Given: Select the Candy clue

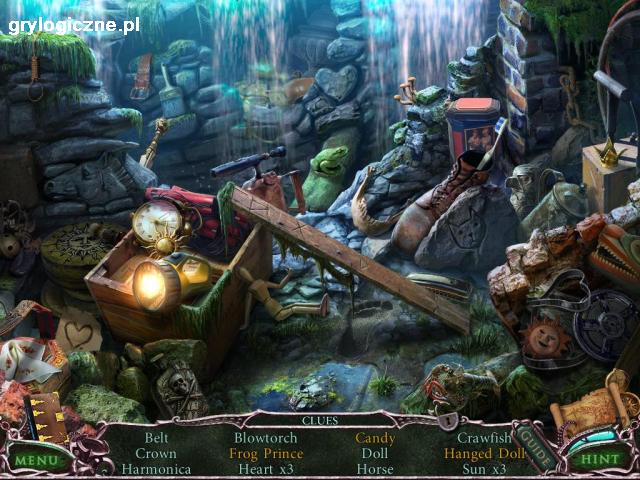Looking at the screenshot, I should coord(375,438).
